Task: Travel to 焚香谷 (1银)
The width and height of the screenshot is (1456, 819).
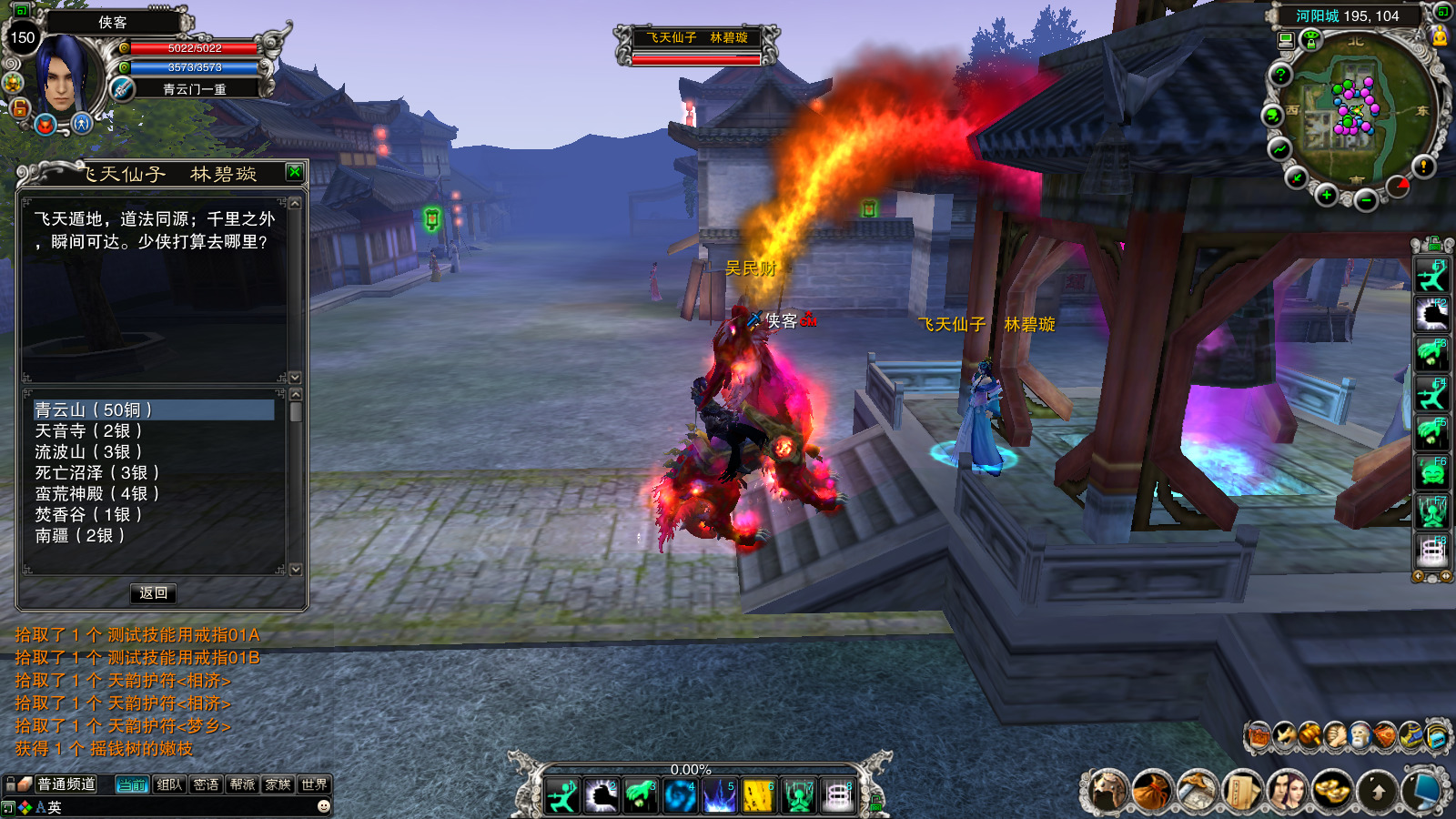Action: pos(88,515)
